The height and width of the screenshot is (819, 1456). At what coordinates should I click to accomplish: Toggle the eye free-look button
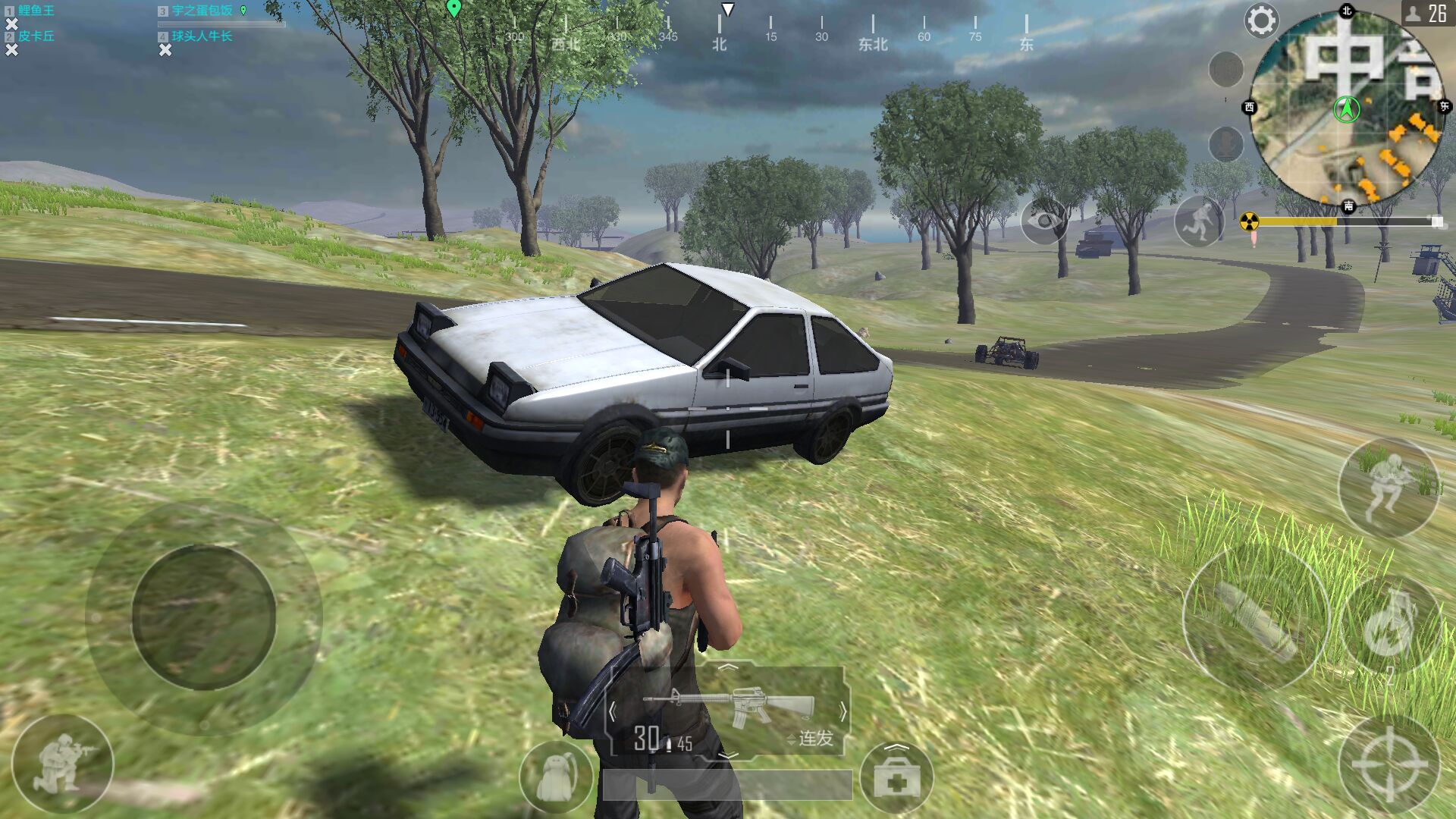click(1044, 221)
